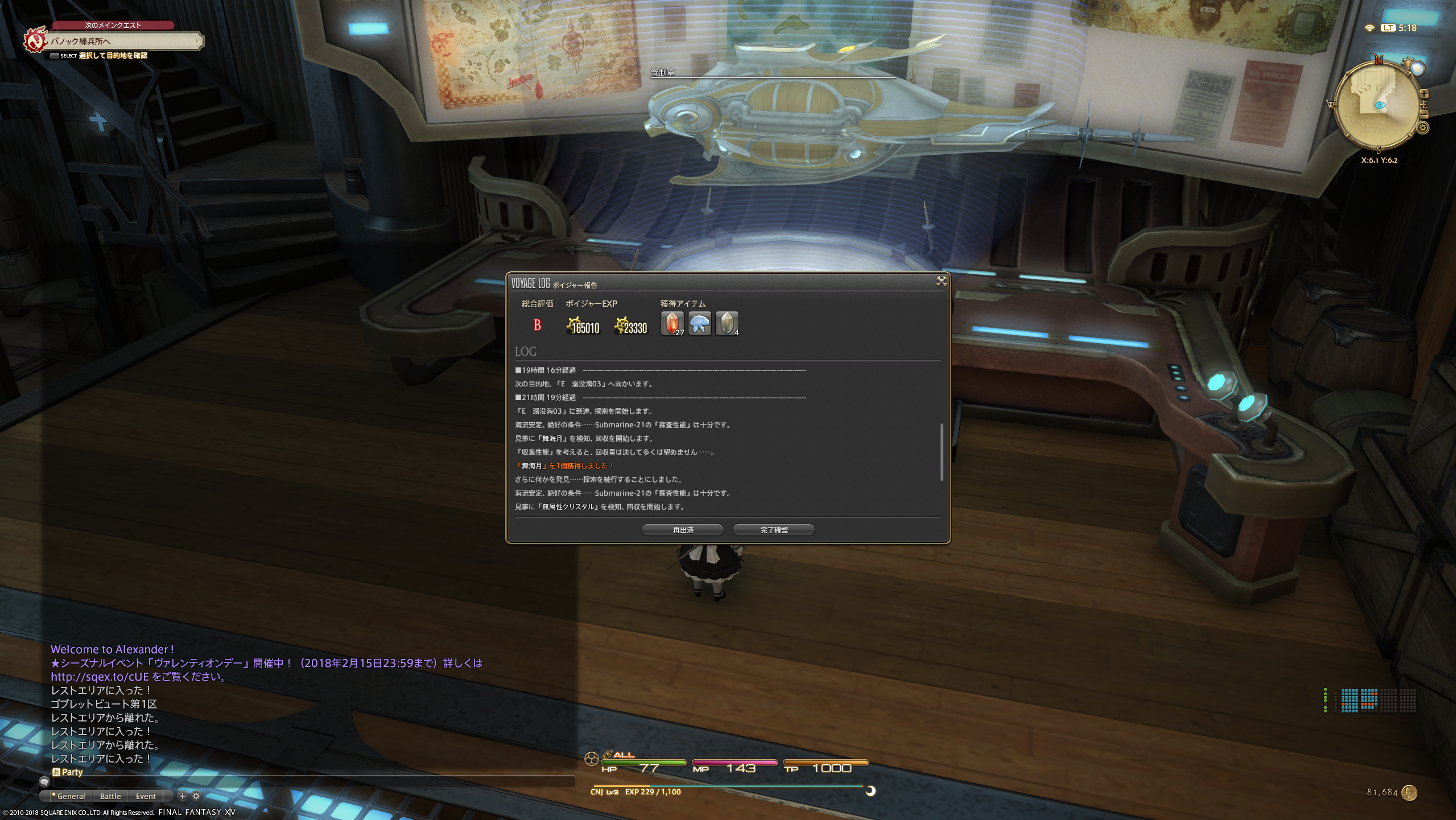
Task: Open the circular minimap
Action: (1376, 105)
